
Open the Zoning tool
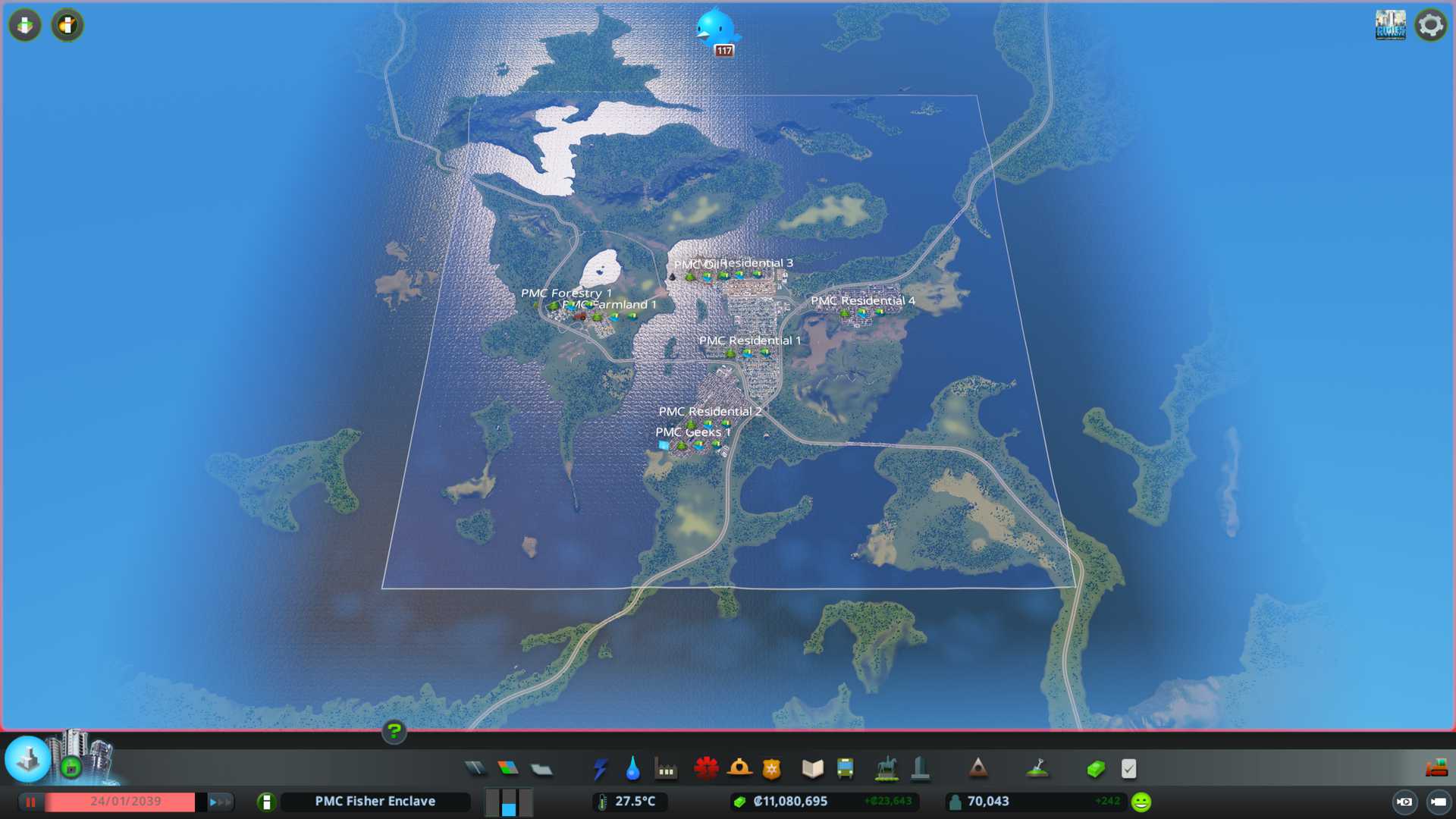point(508,769)
